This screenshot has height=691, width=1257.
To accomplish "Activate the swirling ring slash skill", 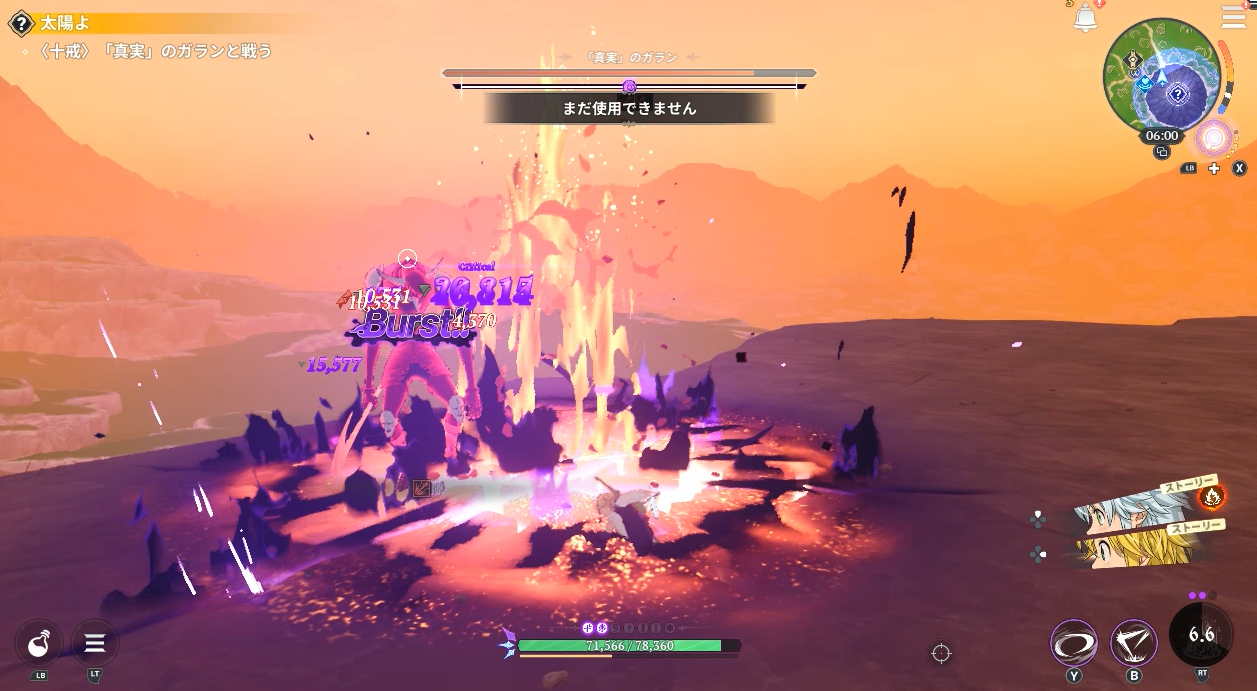I will 1074,643.
